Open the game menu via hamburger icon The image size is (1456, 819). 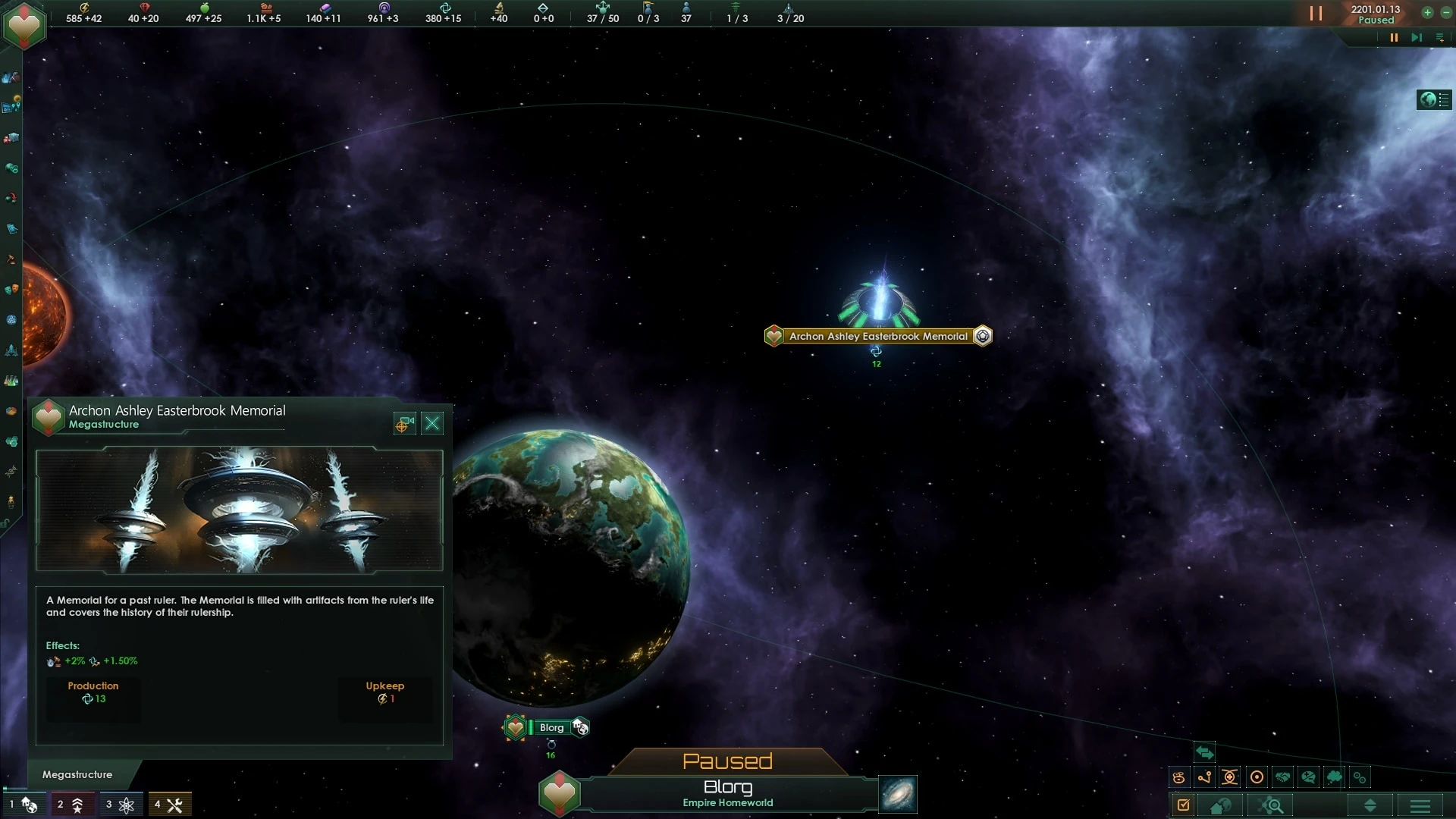click(1420, 806)
